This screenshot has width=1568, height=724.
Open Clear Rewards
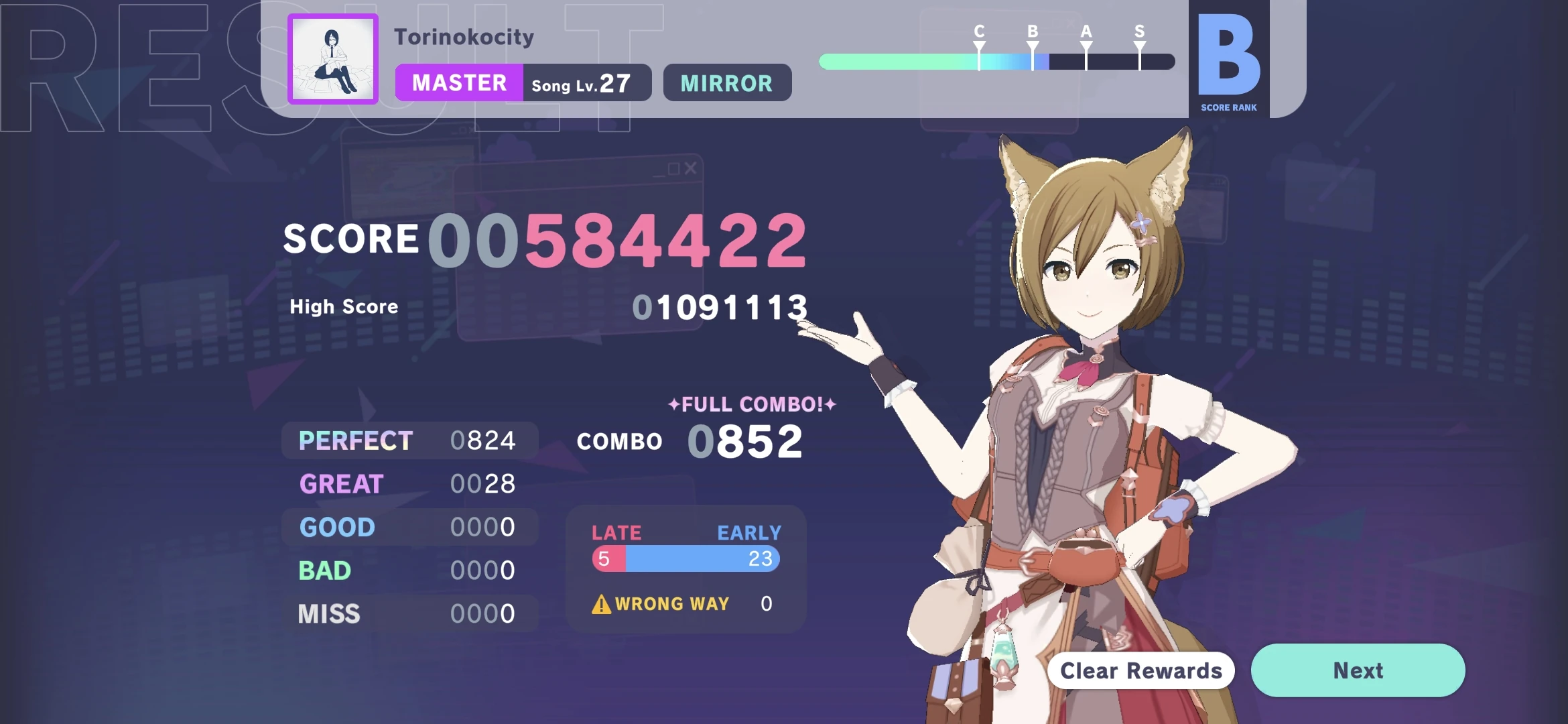[1140, 670]
